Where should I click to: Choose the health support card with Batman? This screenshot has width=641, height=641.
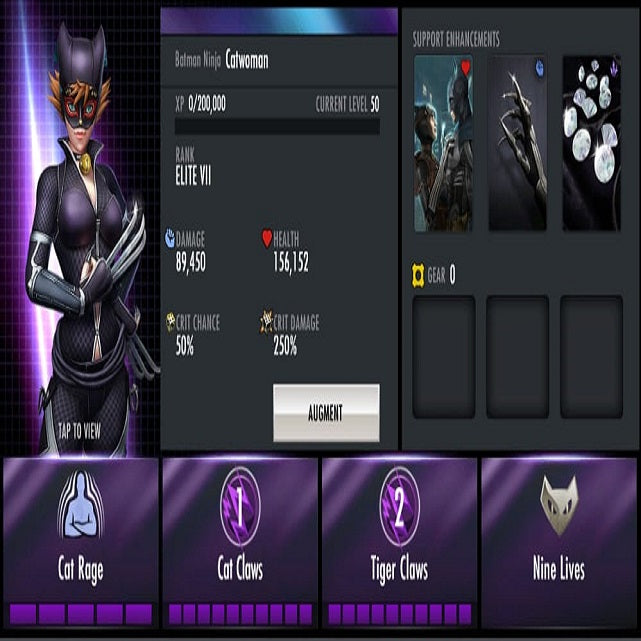tap(444, 143)
